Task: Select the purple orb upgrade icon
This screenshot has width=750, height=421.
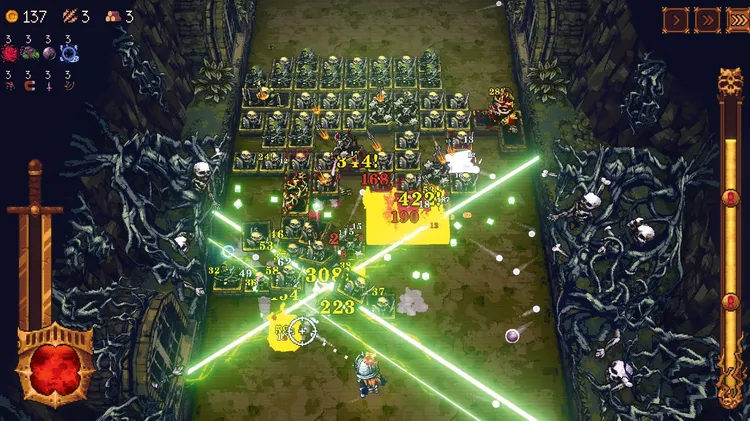Action: 48,53
